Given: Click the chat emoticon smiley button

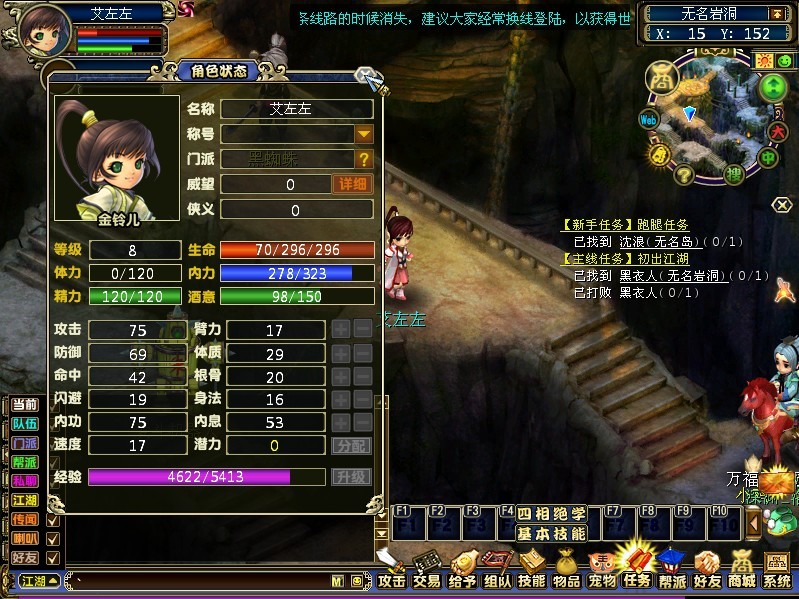Looking at the screenshot, I should (x=355, y=581).
